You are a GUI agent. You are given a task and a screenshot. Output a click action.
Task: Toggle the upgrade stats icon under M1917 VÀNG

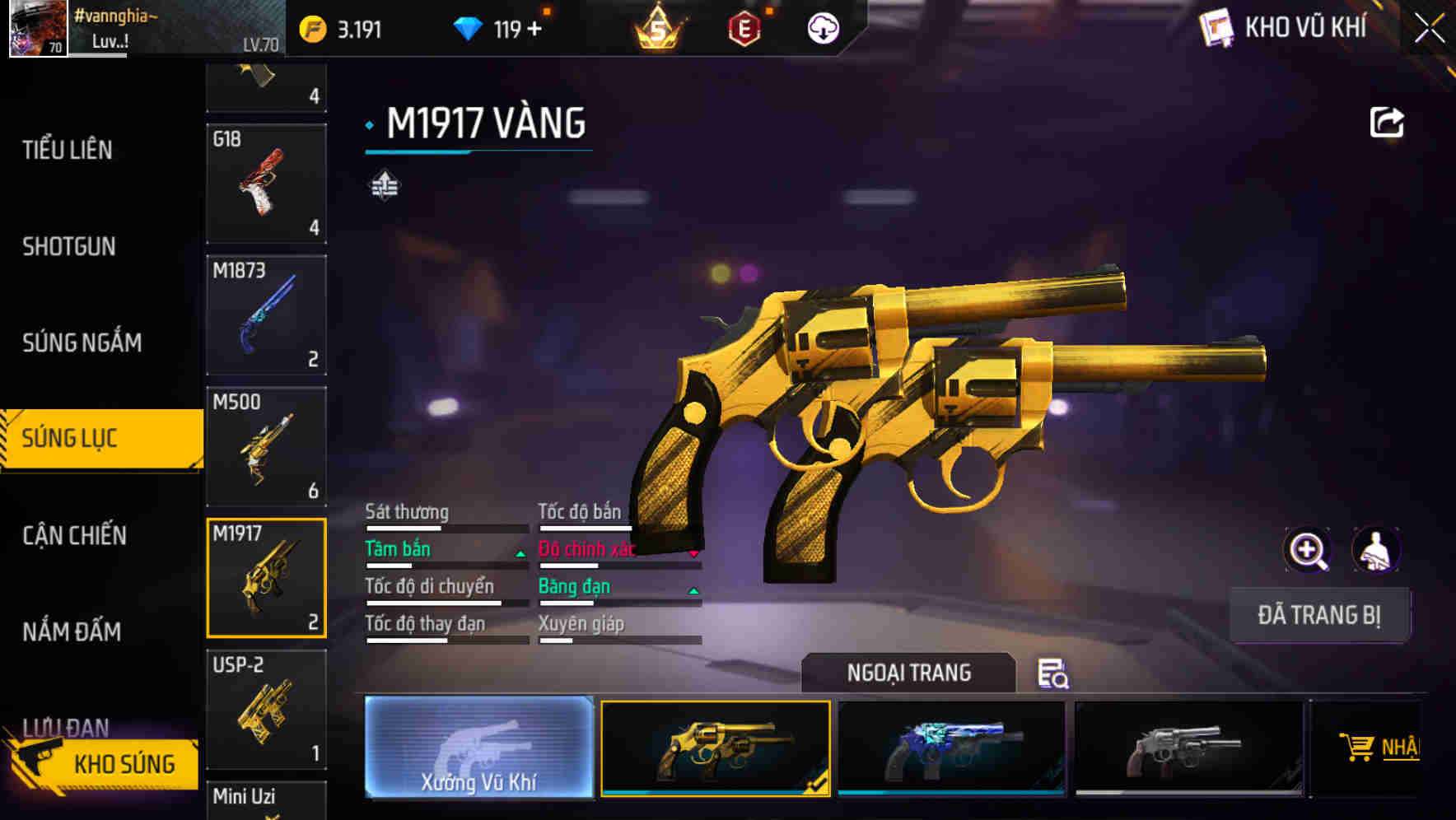384,188
